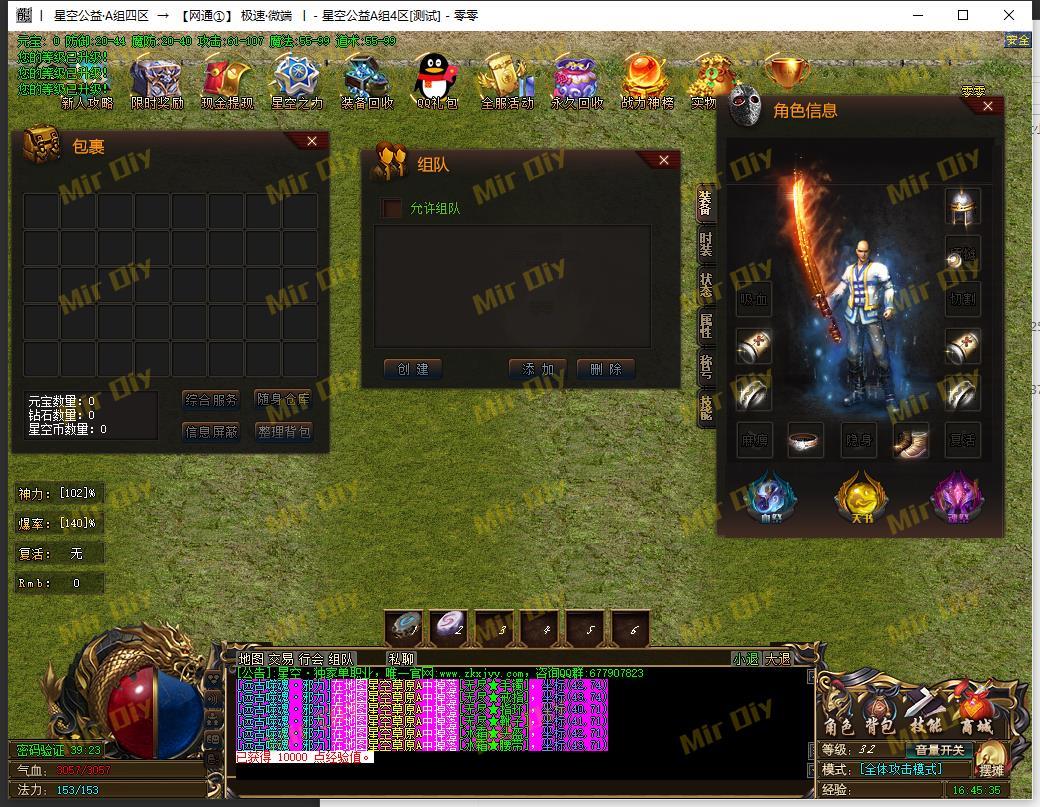Click the 删除 member button
1040x807 pixels.
[606, 369]
